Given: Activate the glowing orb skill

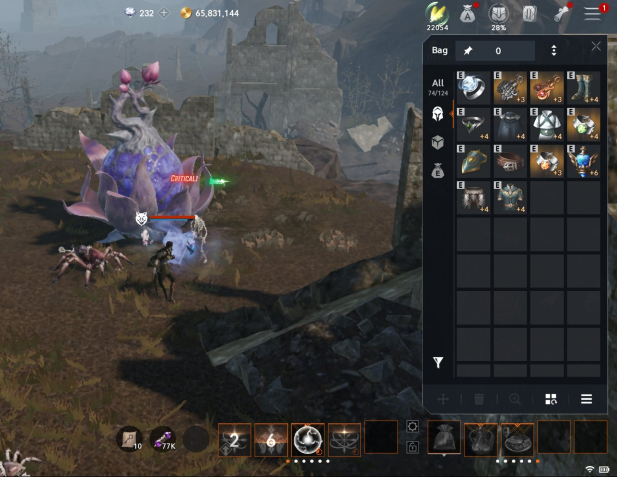Looking at the screenshot, I should click(x=307, y=438).
